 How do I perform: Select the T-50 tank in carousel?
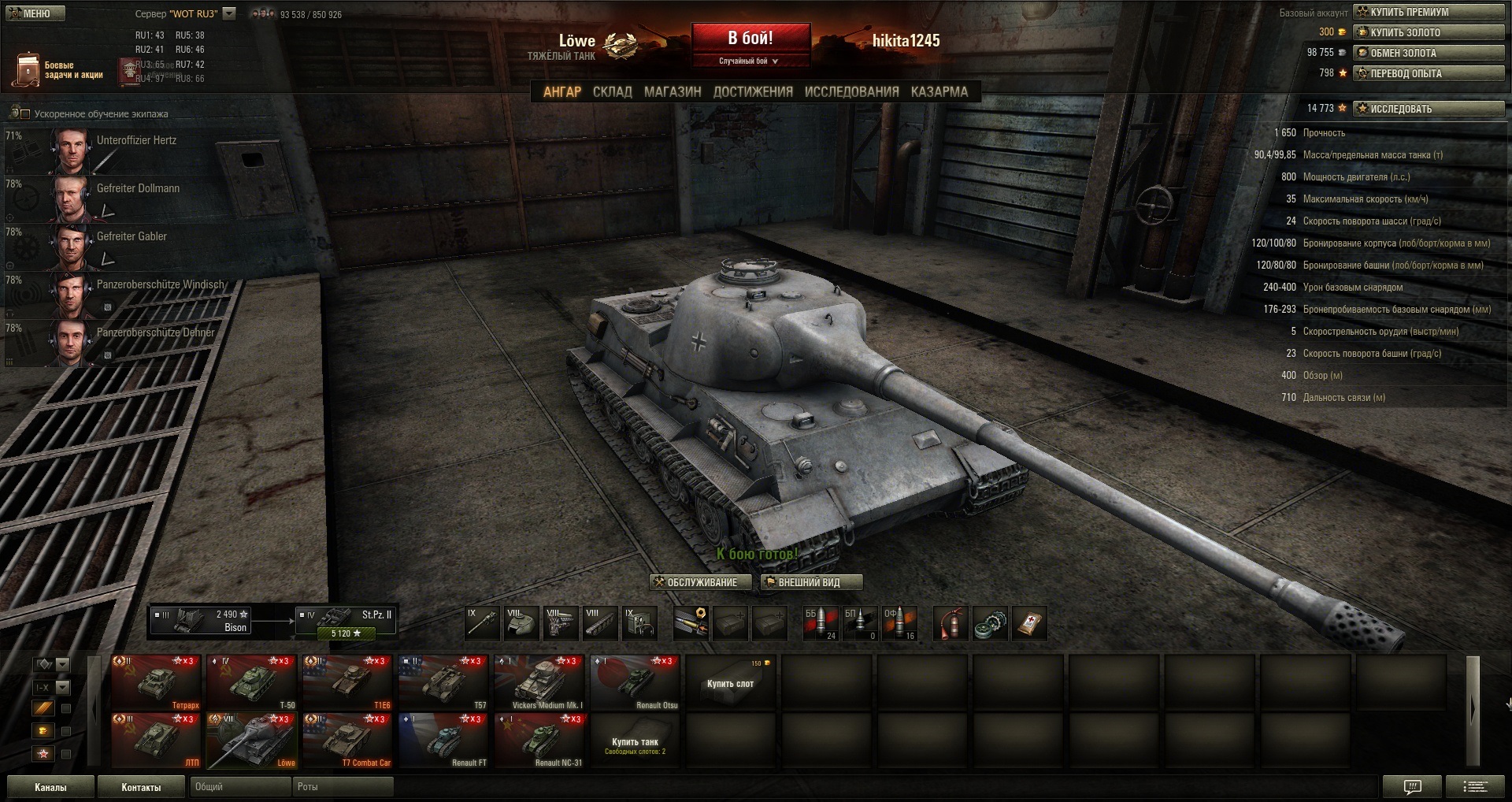[252, 682]
